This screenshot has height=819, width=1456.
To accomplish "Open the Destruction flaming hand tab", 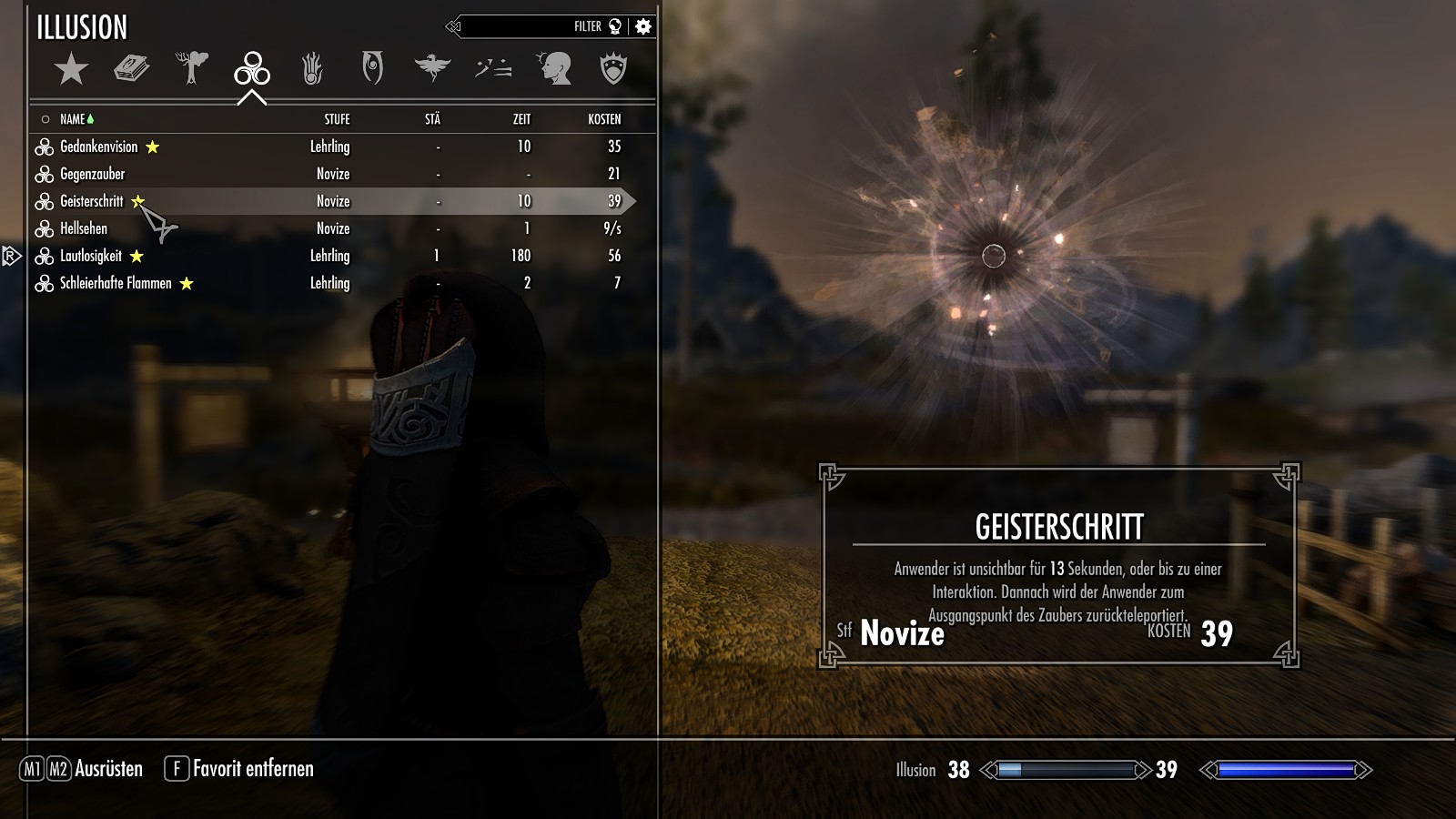I will click(312, 68).
